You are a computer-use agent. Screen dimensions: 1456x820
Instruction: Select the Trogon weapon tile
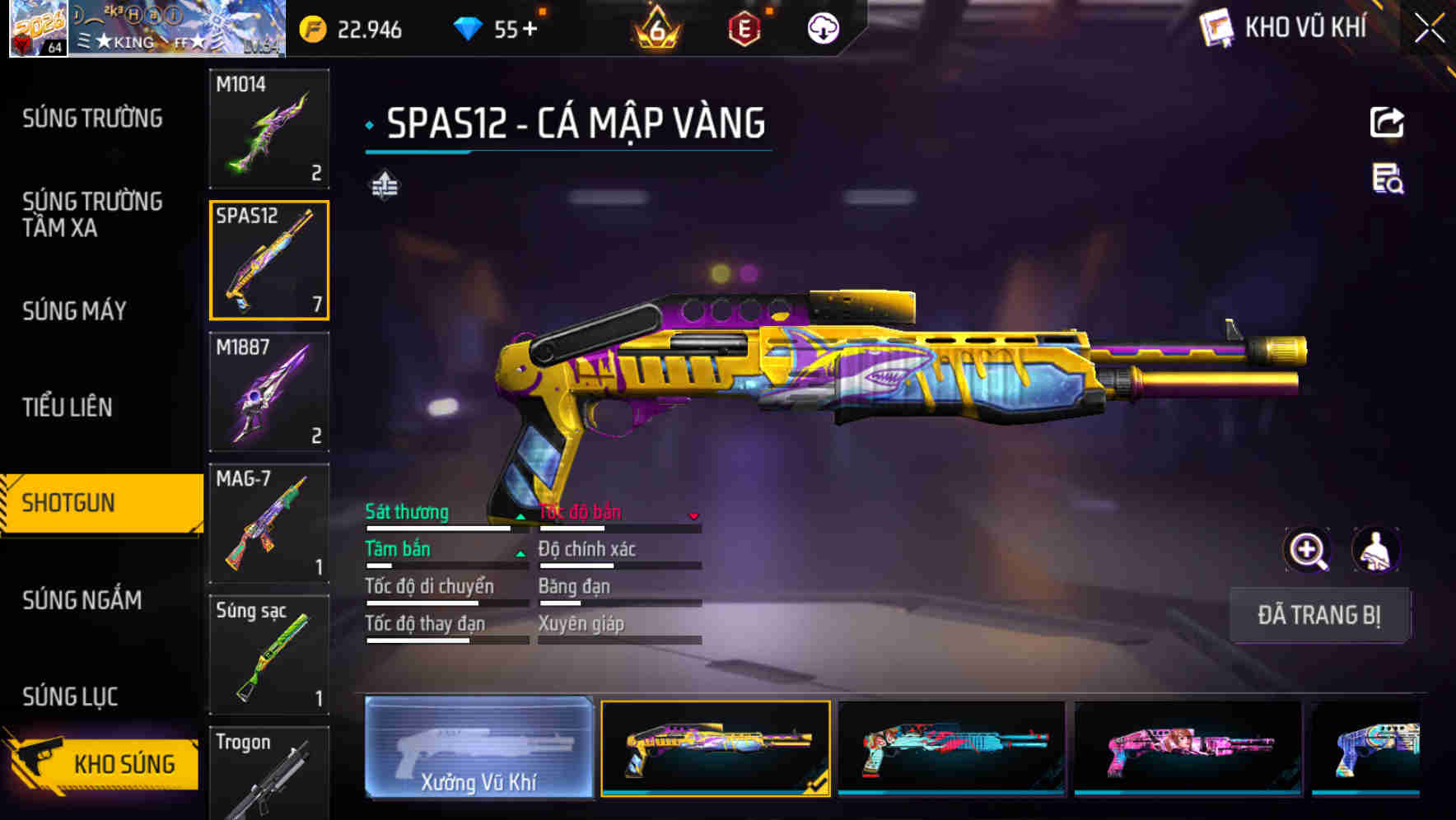(269, 772)
